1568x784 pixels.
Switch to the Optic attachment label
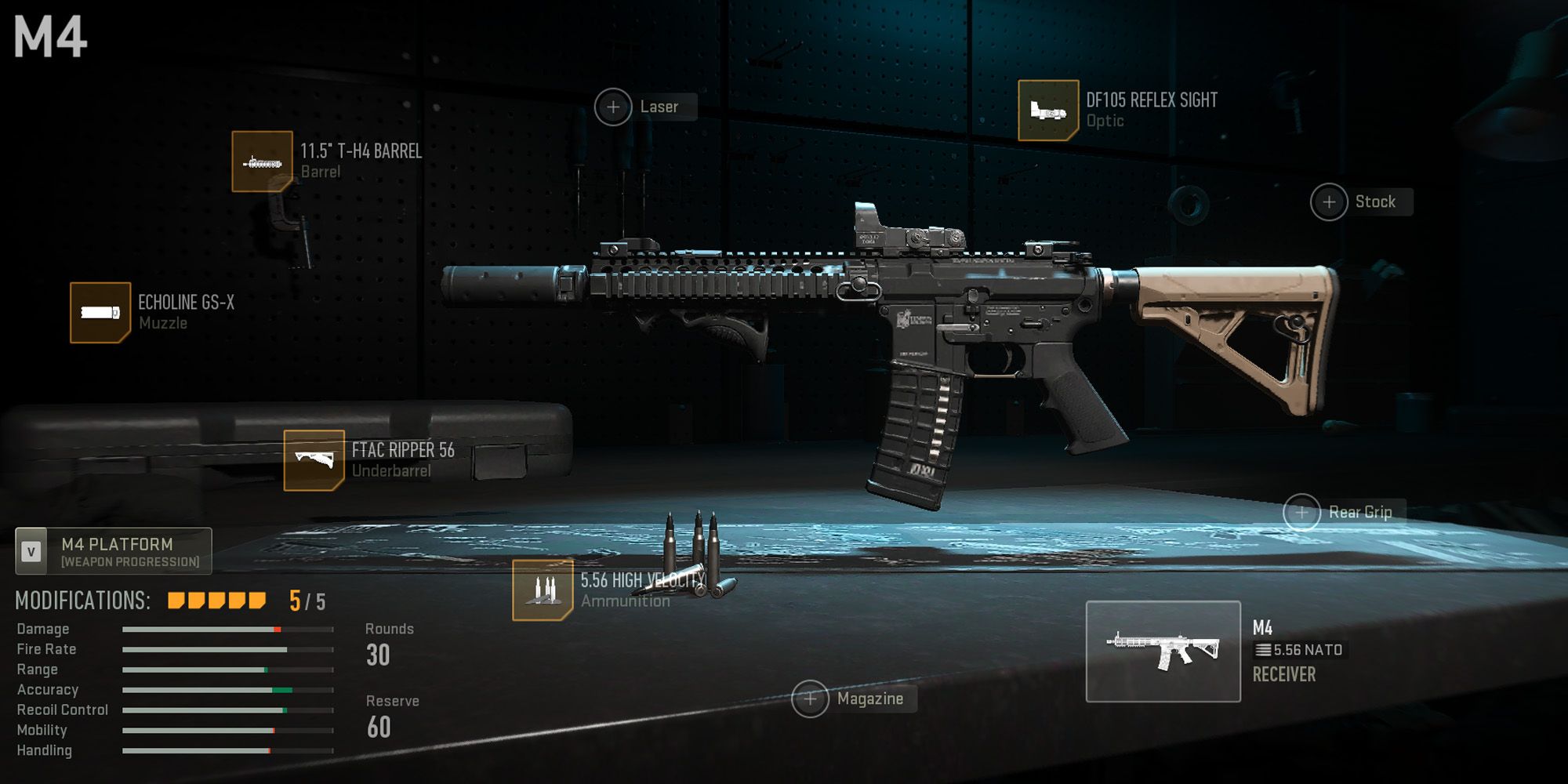1104,120
